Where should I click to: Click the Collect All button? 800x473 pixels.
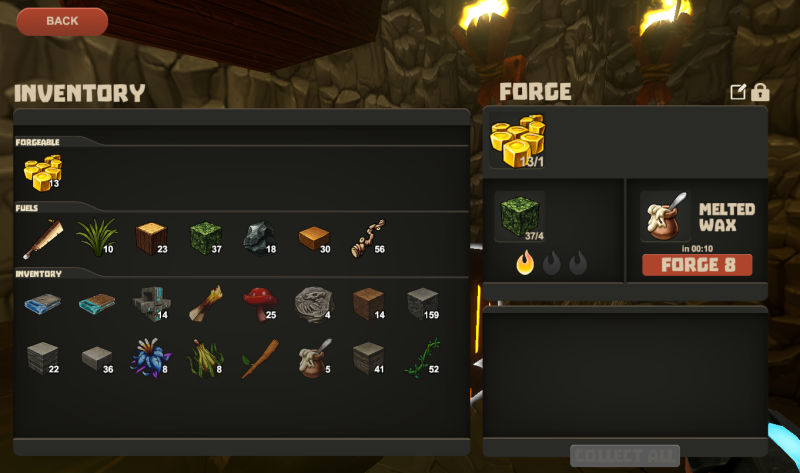click(625, 456)
